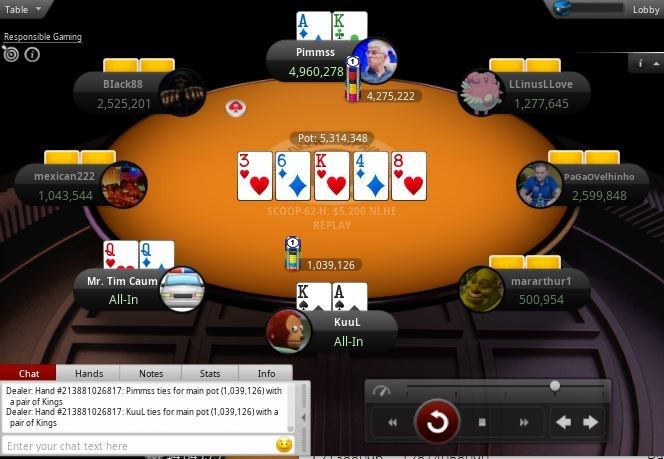Restart the hand replay
The width and height of the screenshot is (664, 459).
coord(437,422)
